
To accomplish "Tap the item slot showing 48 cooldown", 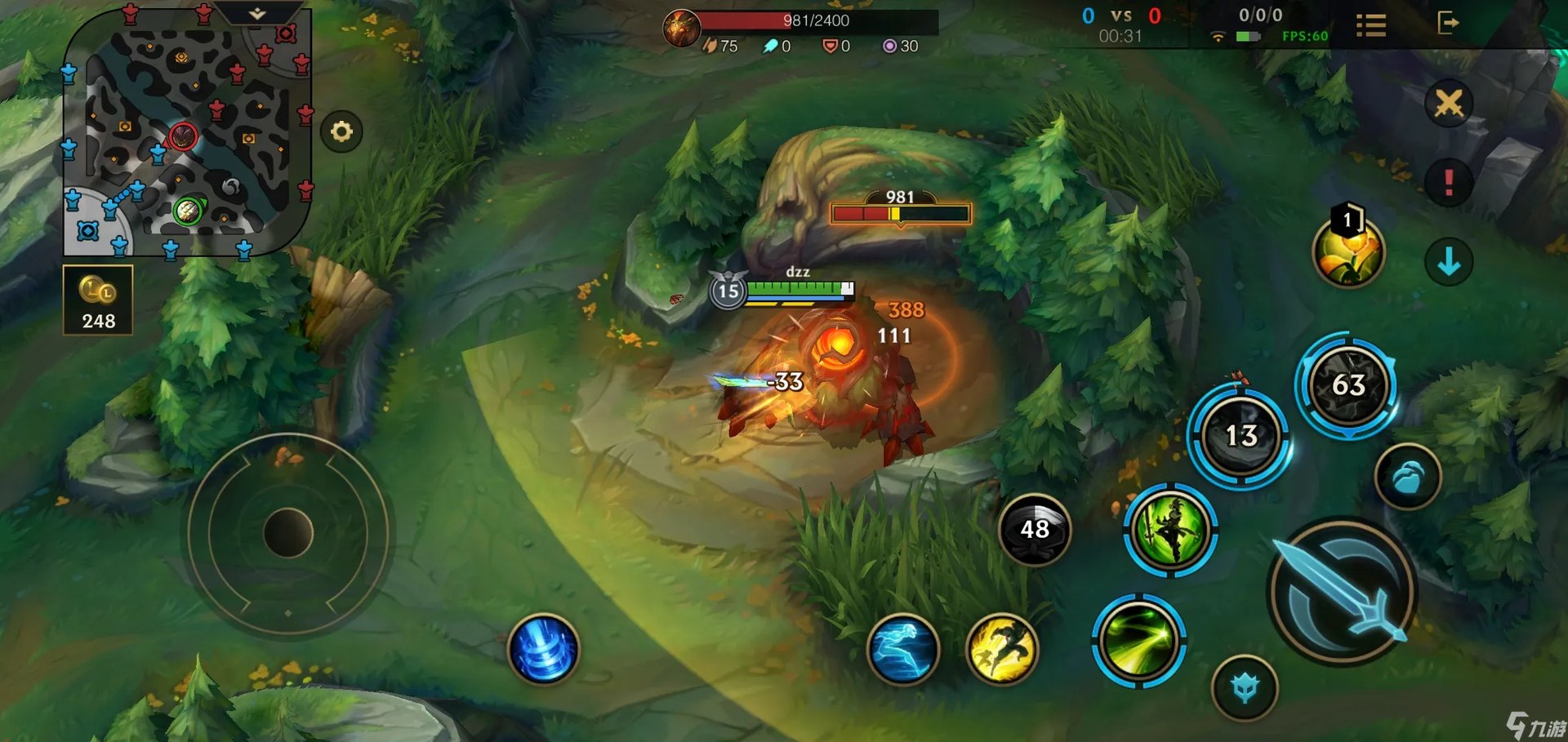I will pyautogui.click(x=1034, y=530).
